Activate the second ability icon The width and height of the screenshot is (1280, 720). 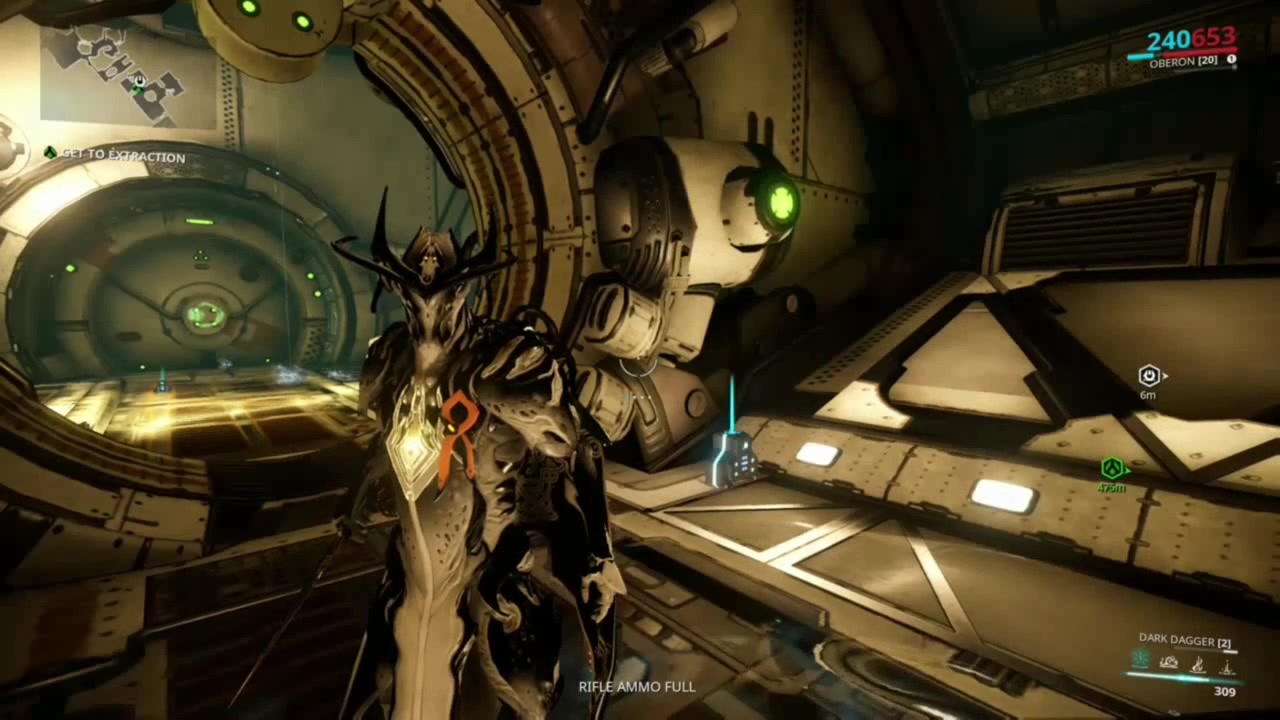pyautogui.click(x=1169, y=660)
